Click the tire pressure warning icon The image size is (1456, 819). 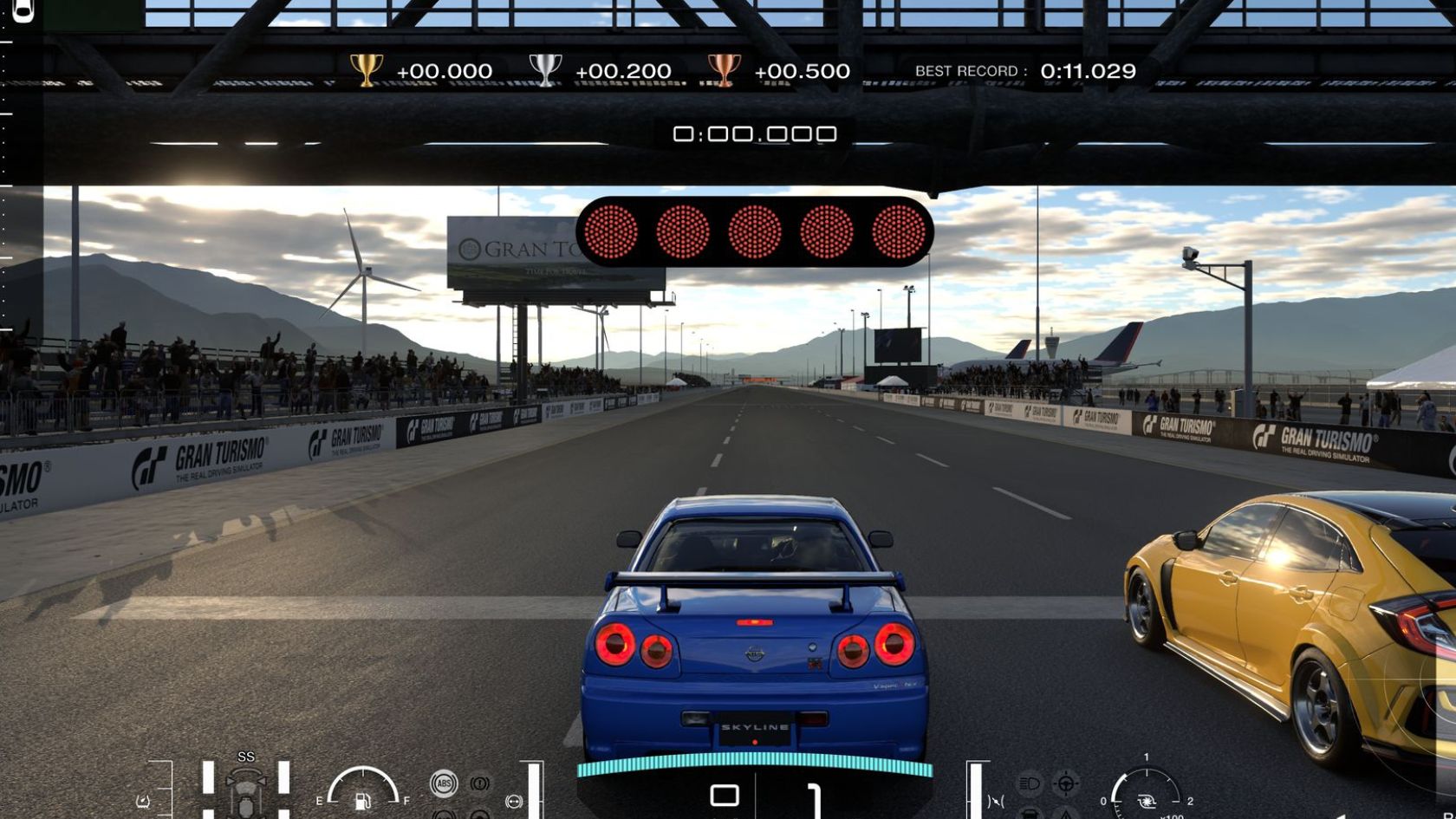click(x=143, y=802)
